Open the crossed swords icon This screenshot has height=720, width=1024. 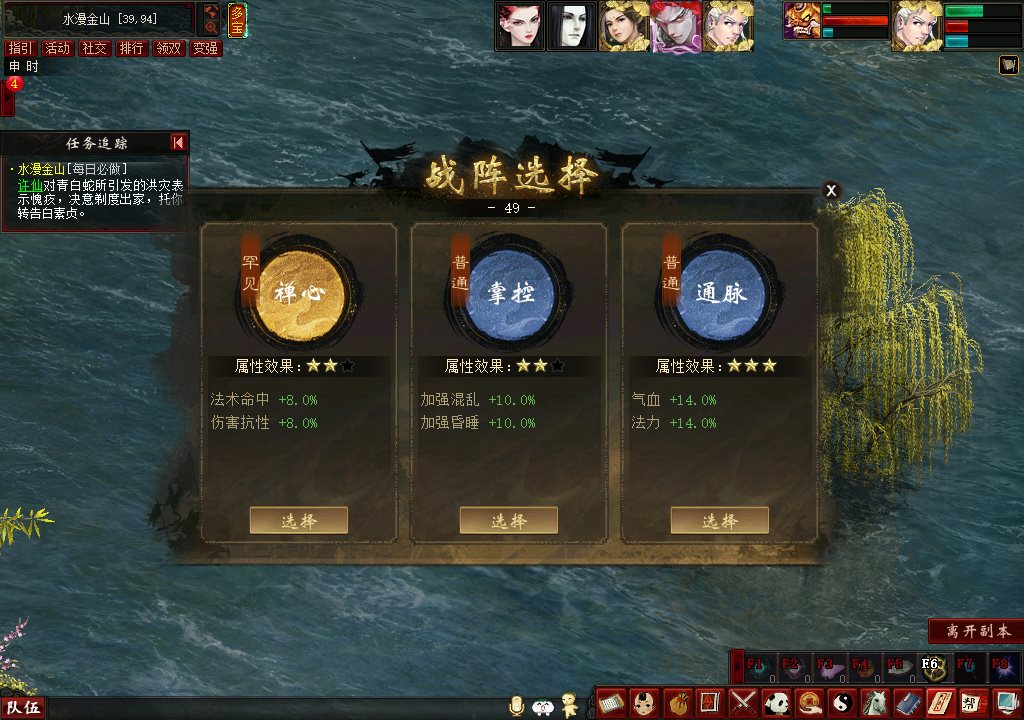(x=744, y=703)
